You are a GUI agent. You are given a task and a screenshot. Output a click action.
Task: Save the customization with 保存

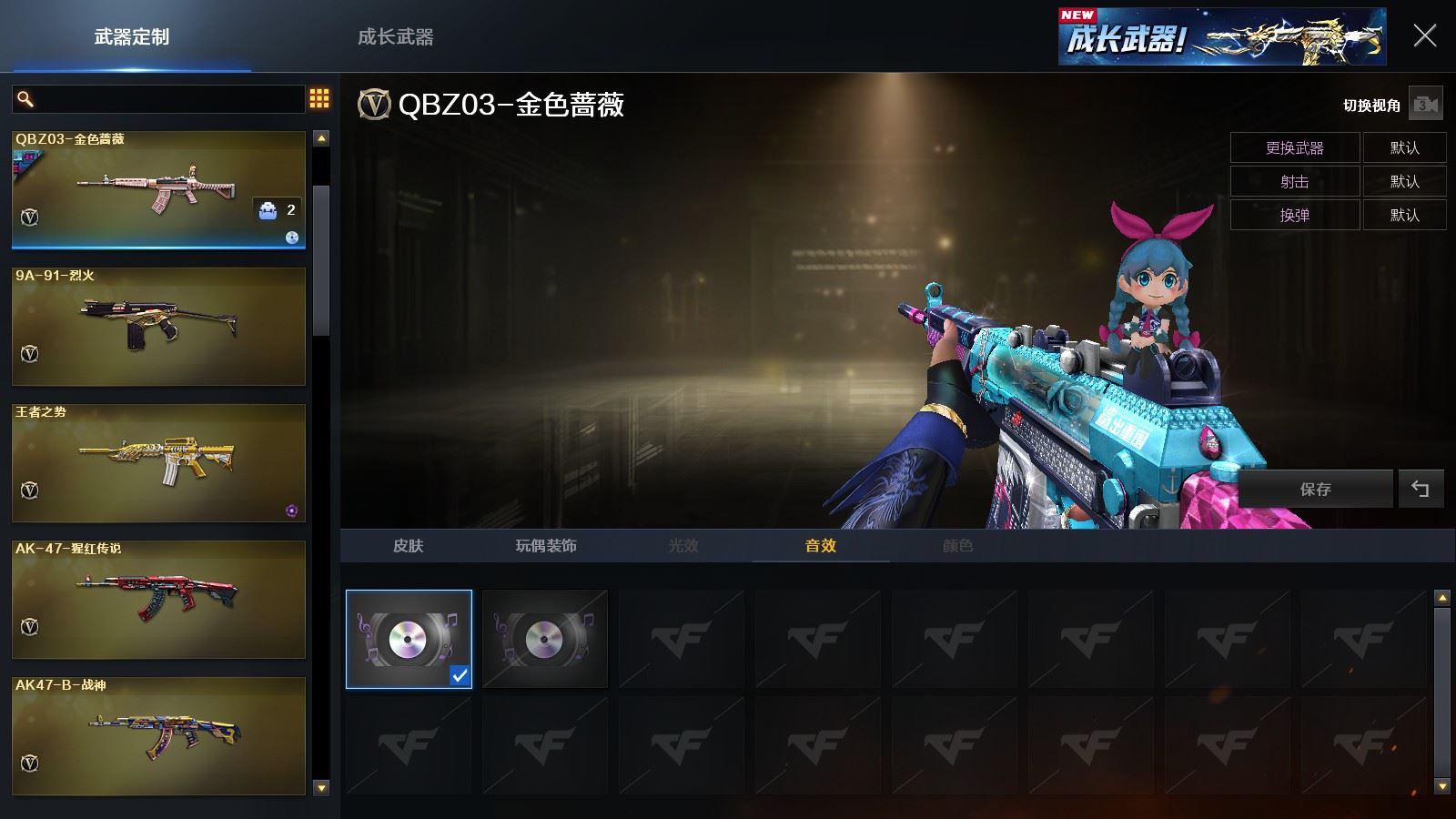click(x=1315, y=489)
